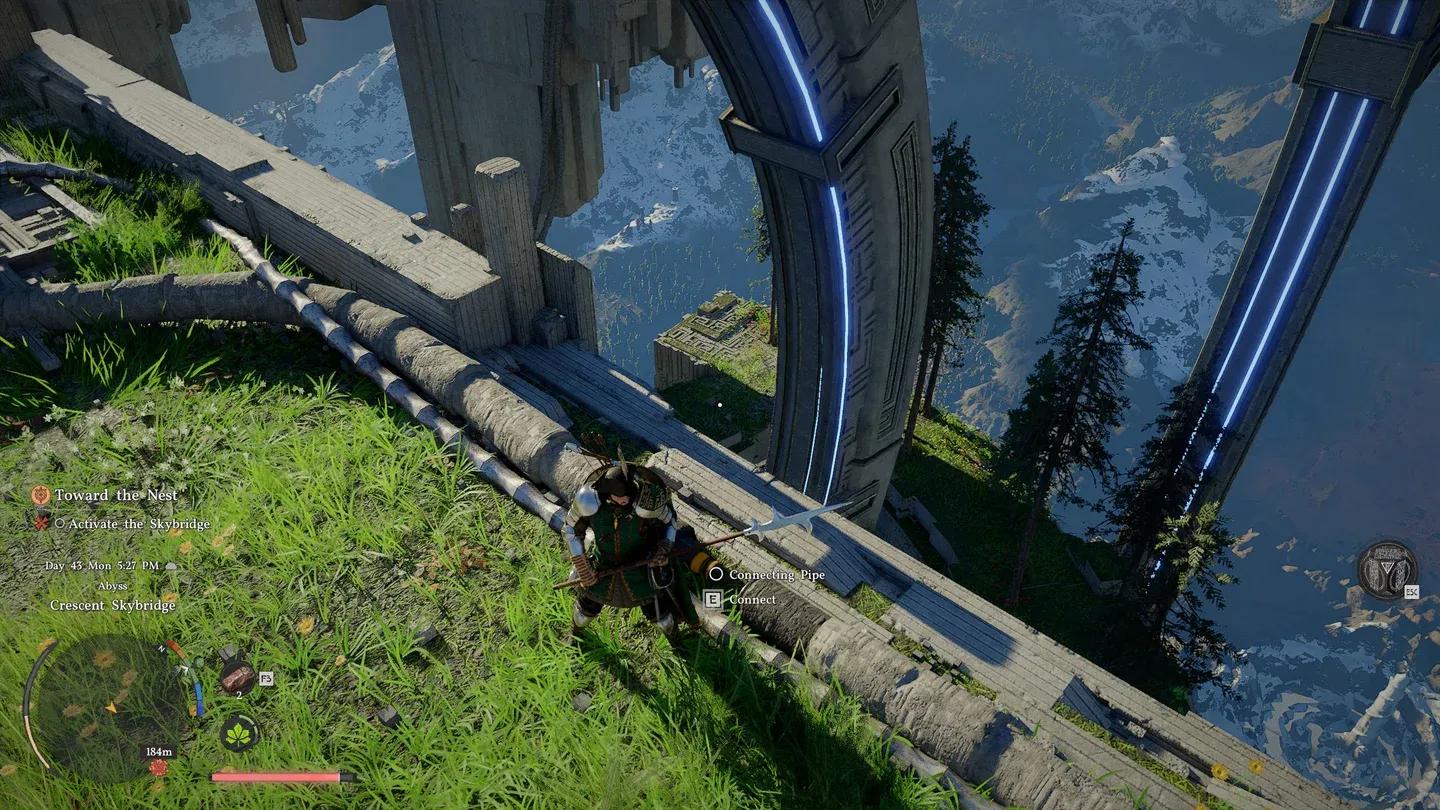Toggle the Activate the Skybridge objective circle

click(63, 521)
